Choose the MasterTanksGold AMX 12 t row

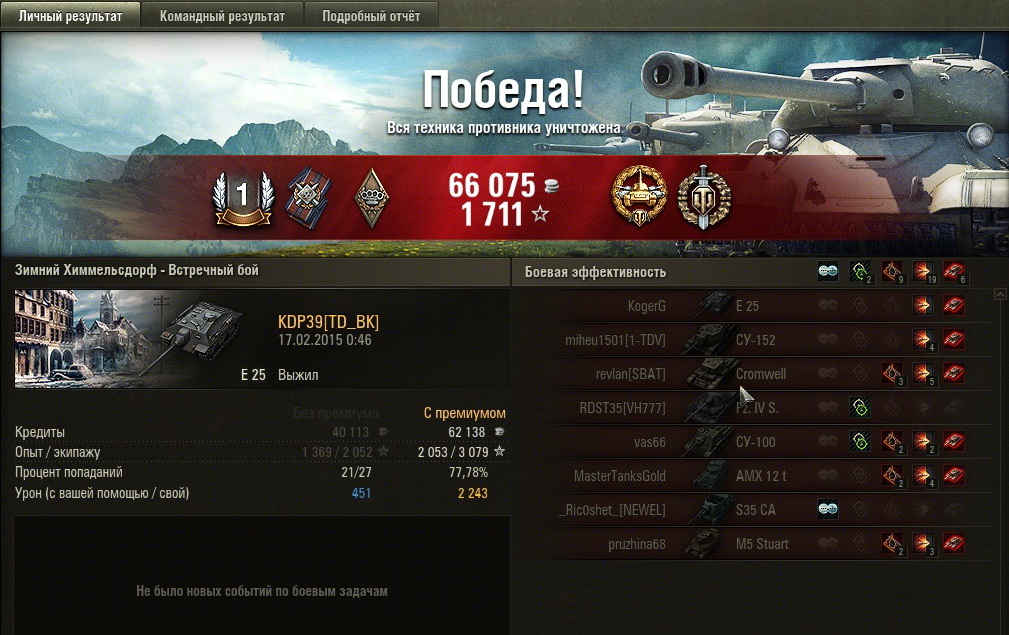750,476
